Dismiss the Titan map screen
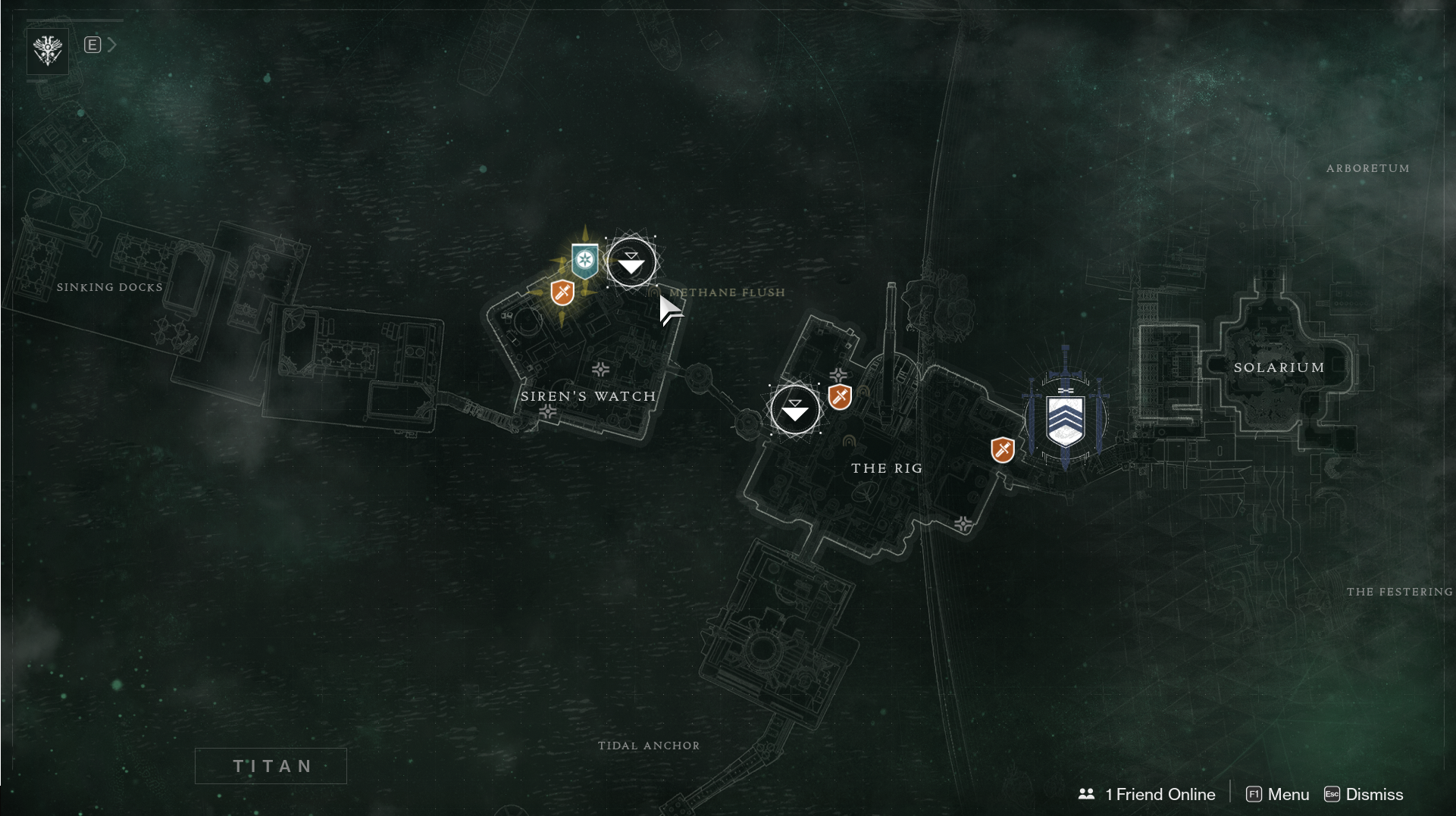Viewport: 1456px width, 816px height. [x=1364, y=794]
